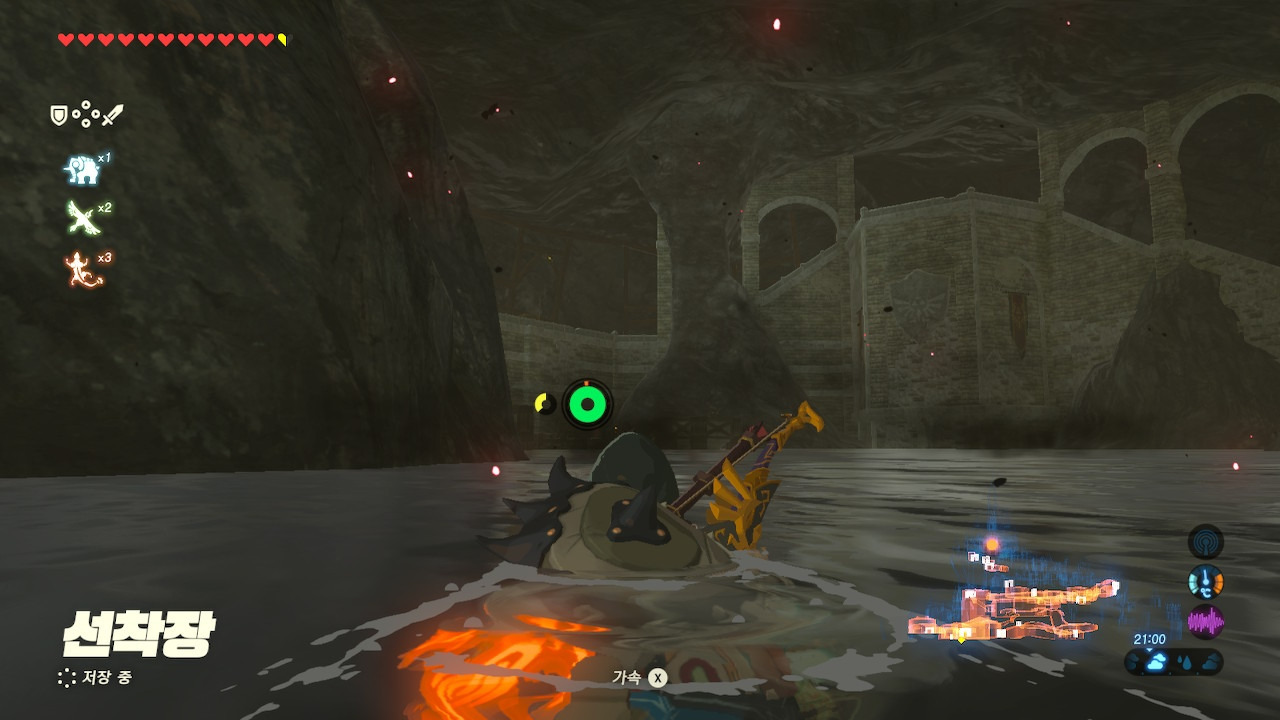Click the Sheikah Sensor signal icon
The image size is (1280, 720).
[x=1205, y=542]
